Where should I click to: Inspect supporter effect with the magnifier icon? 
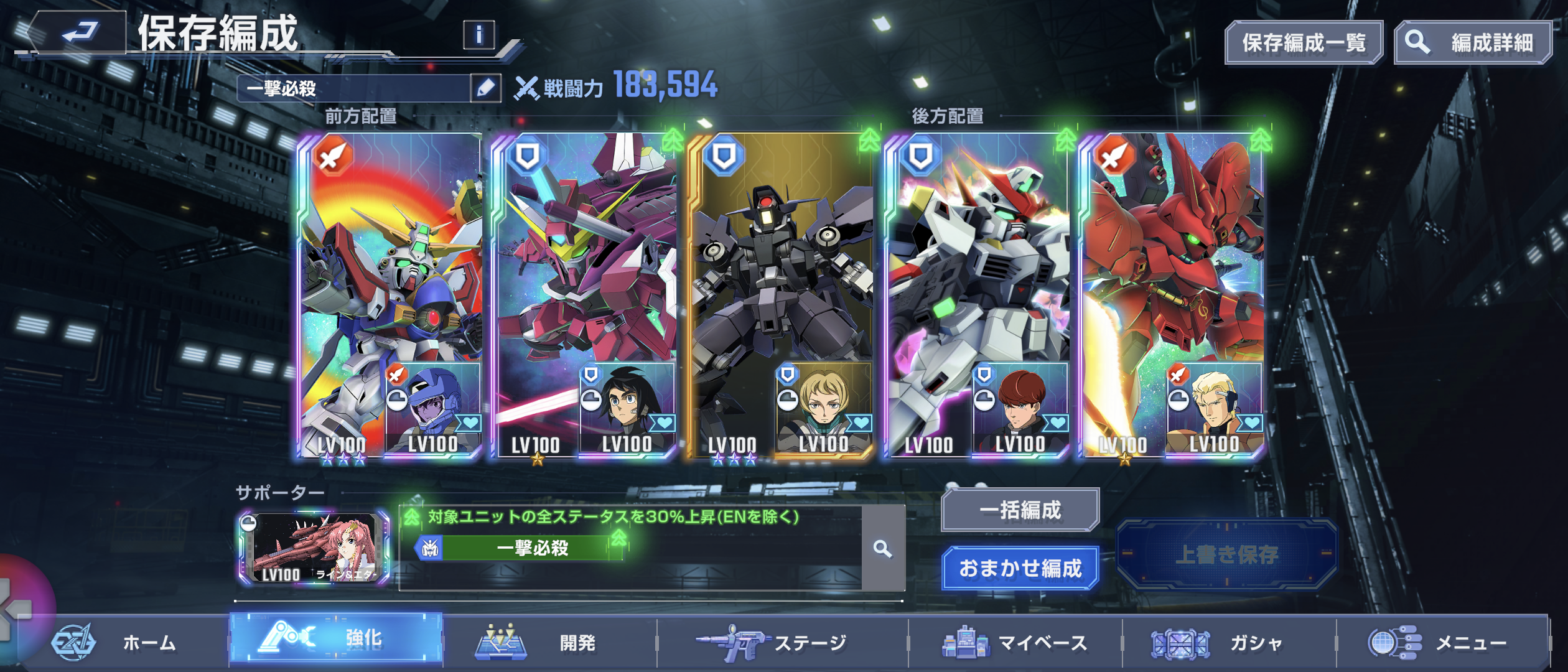(x=883, y=549)
